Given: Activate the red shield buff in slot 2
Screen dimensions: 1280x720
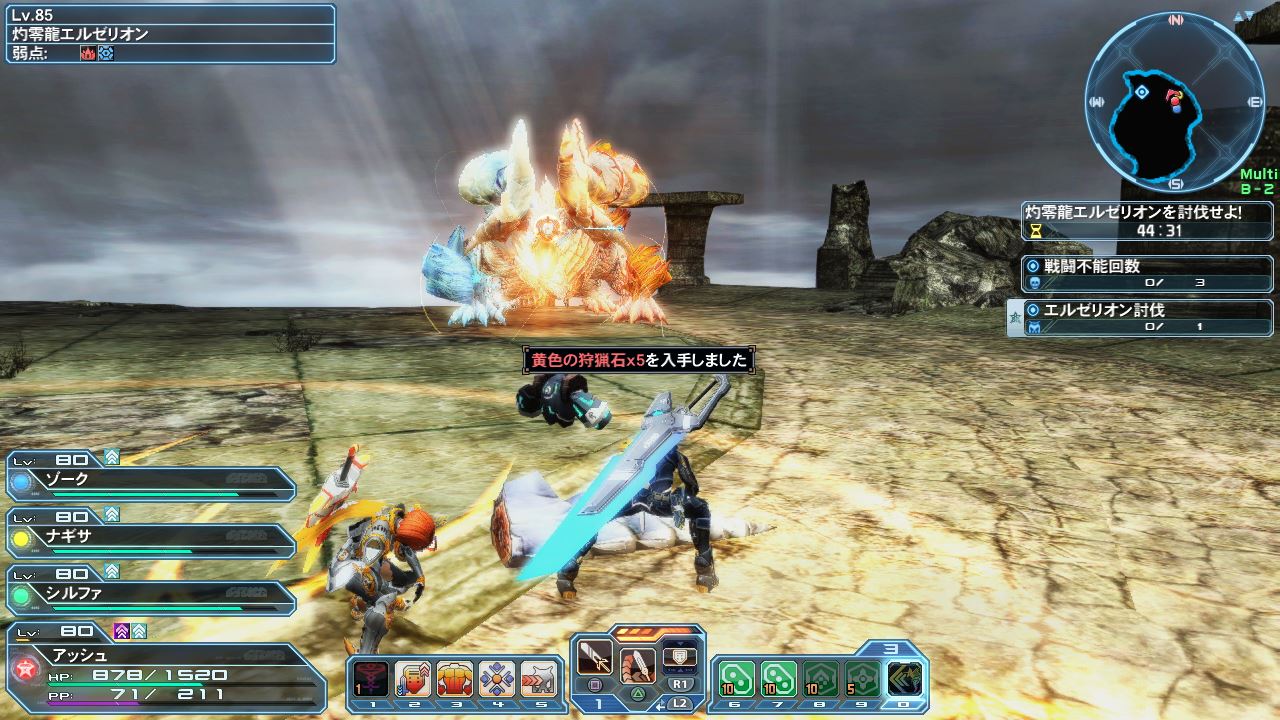Looking at the screenshot, I should click(413, 679).
